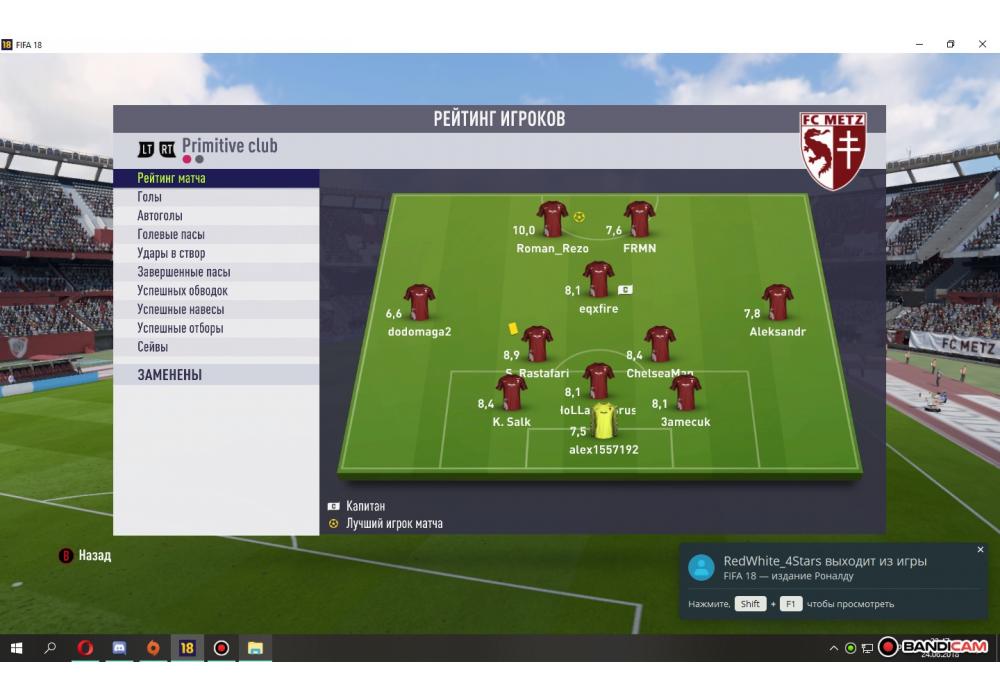Select K. Salk's player shirt
The width and height of the screenshot is (1000, 700).
pos(511,393)
